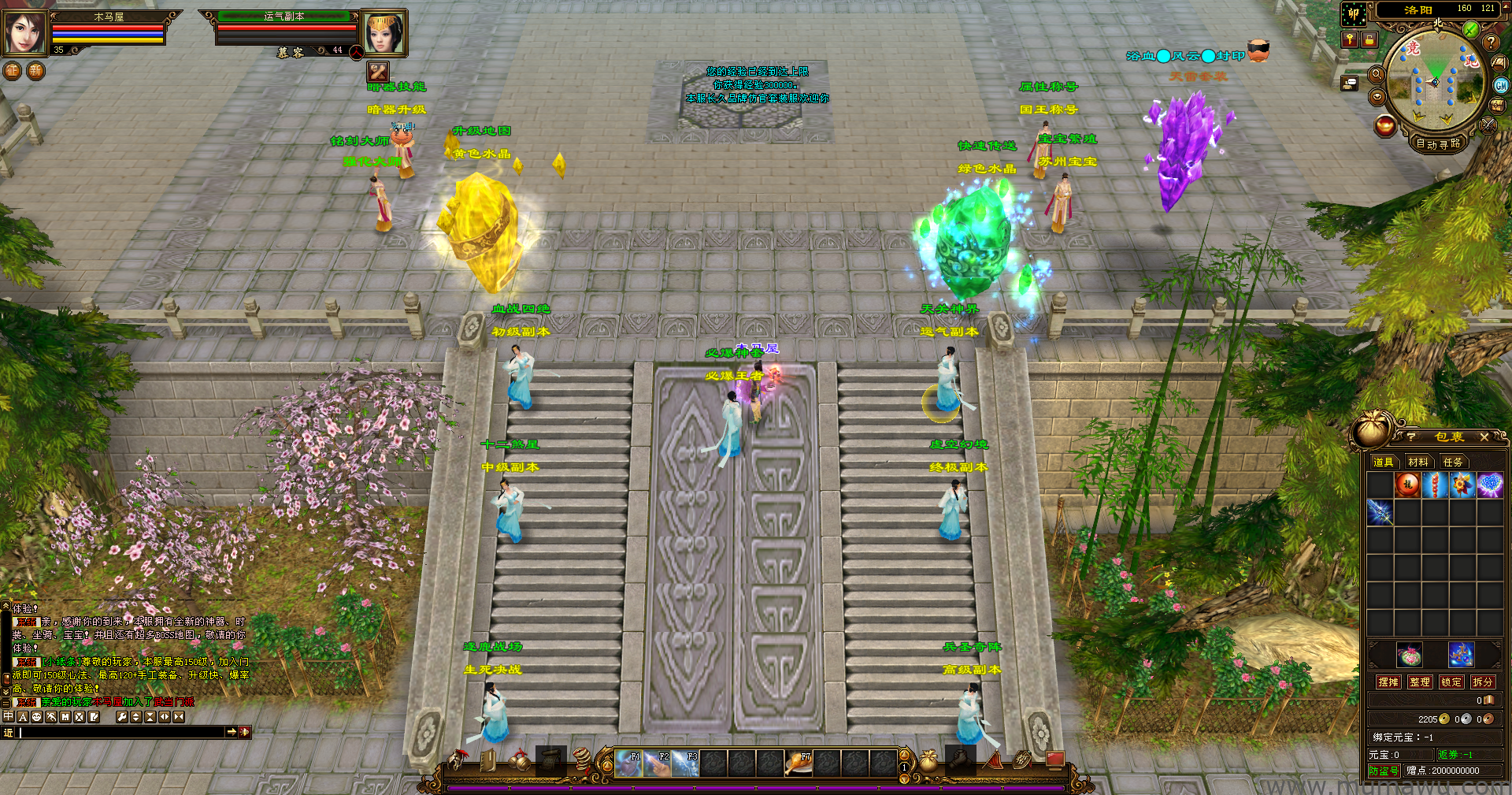
Task: Open the red monitor system menu icon
Action: coord(1054,760)
